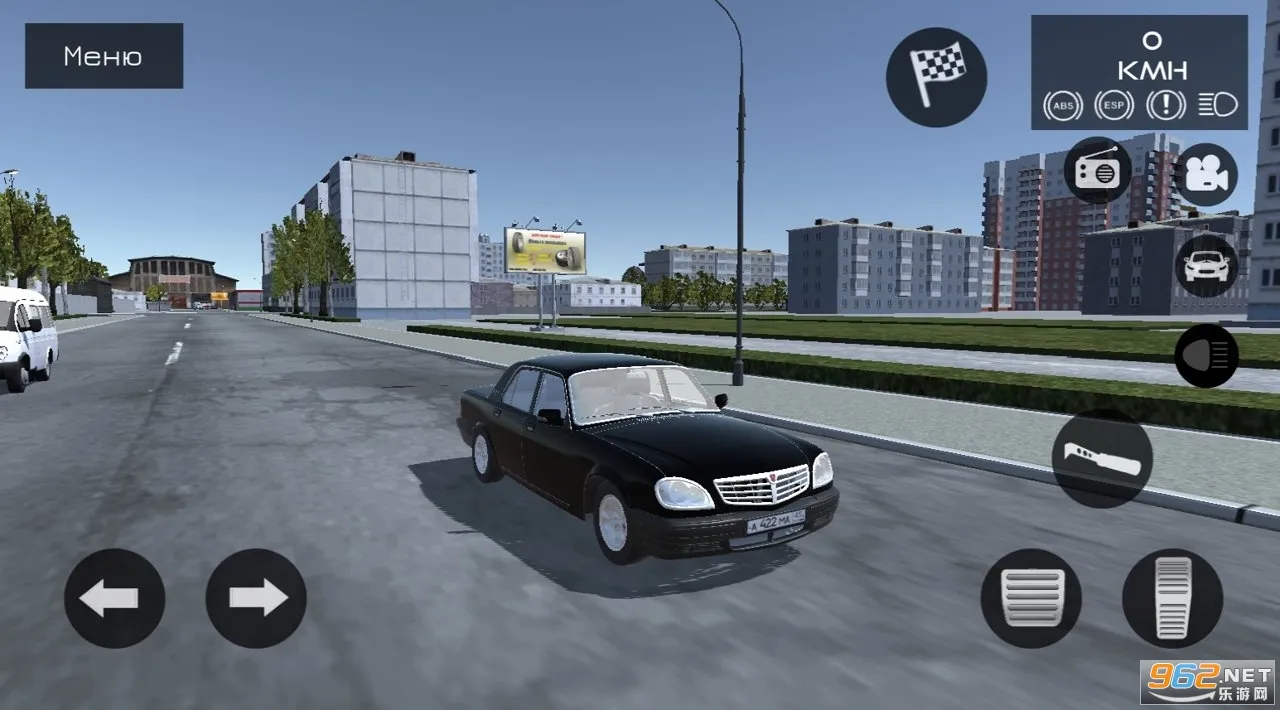Toggle the round headlight button
The image size is (1280, 710).
click(x=1206, y=355)
